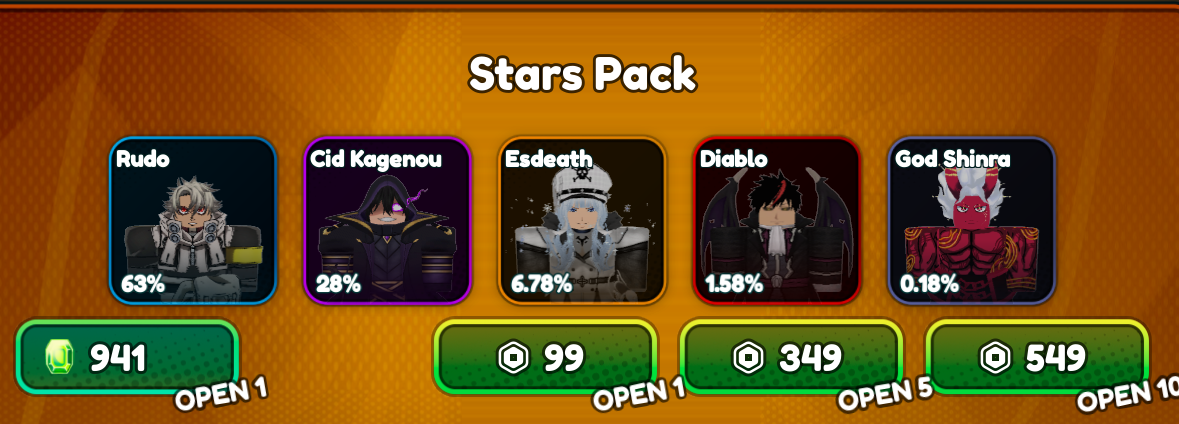Viewport: 1179px width, 424px height.
Task: Purchase five packs for 349 Robux
Action: [791, 358]
